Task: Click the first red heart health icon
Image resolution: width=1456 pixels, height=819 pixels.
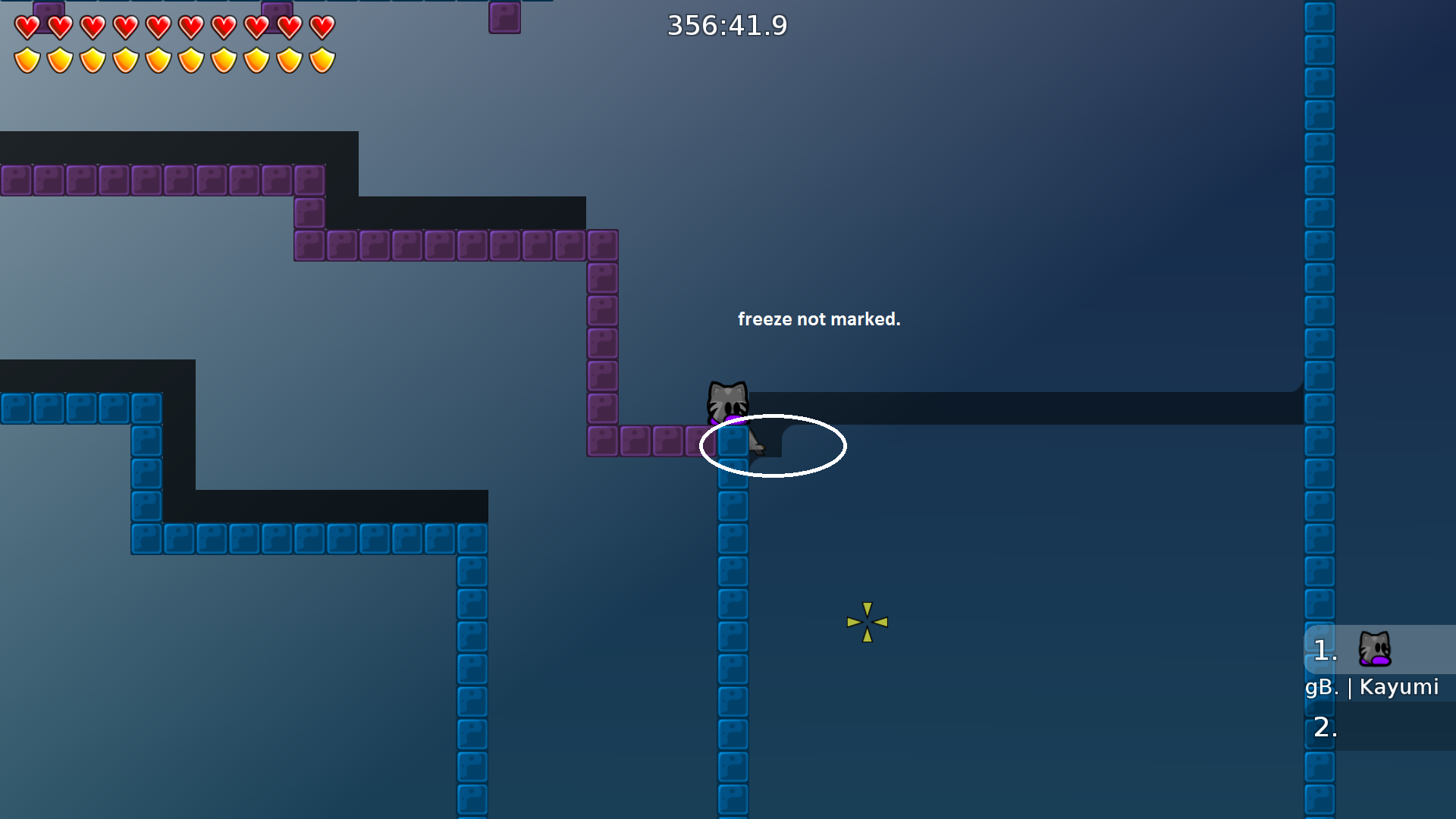Action: 26,27
